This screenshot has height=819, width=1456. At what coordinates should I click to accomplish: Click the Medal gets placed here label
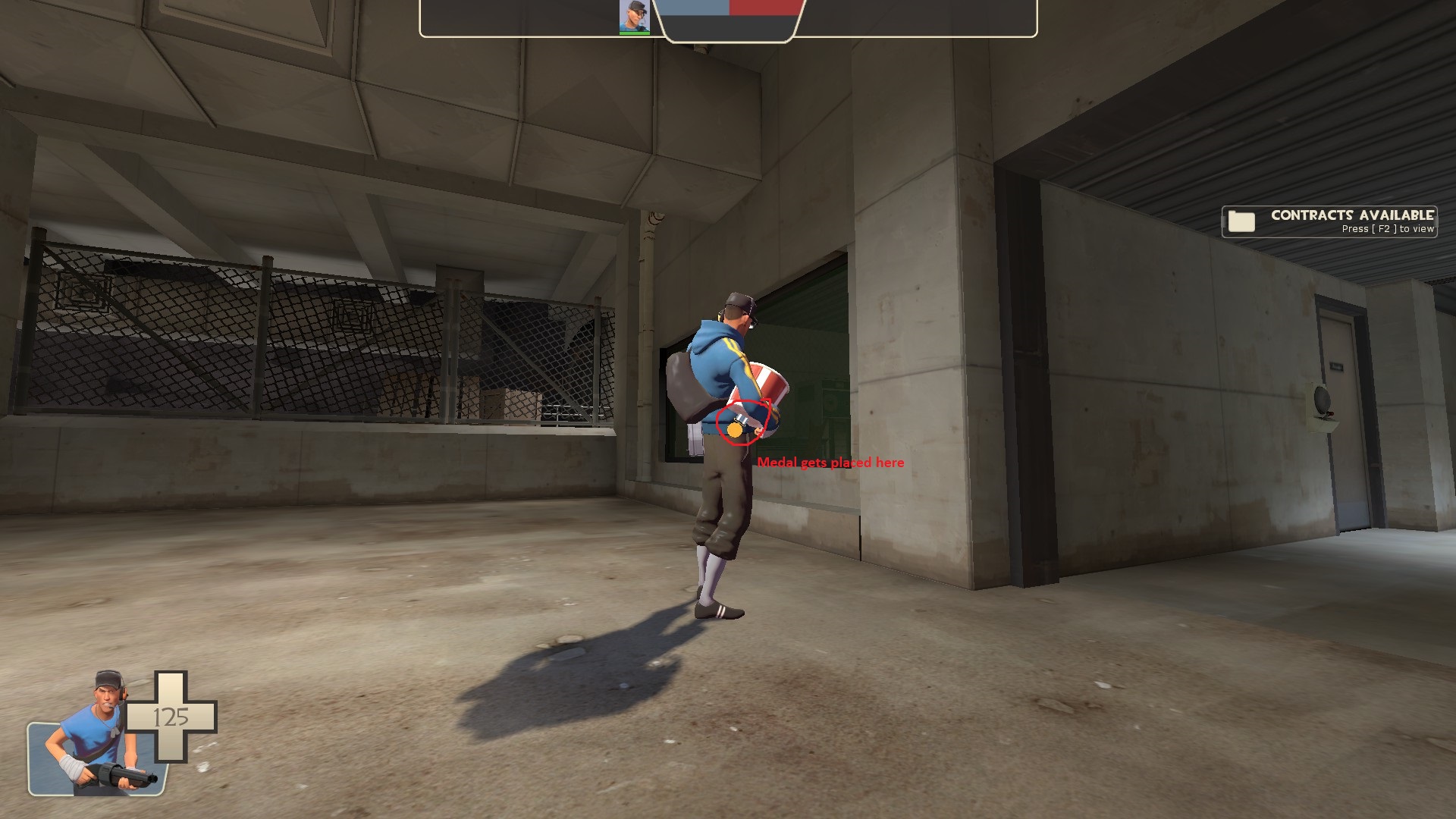click(x=832, y=462)
